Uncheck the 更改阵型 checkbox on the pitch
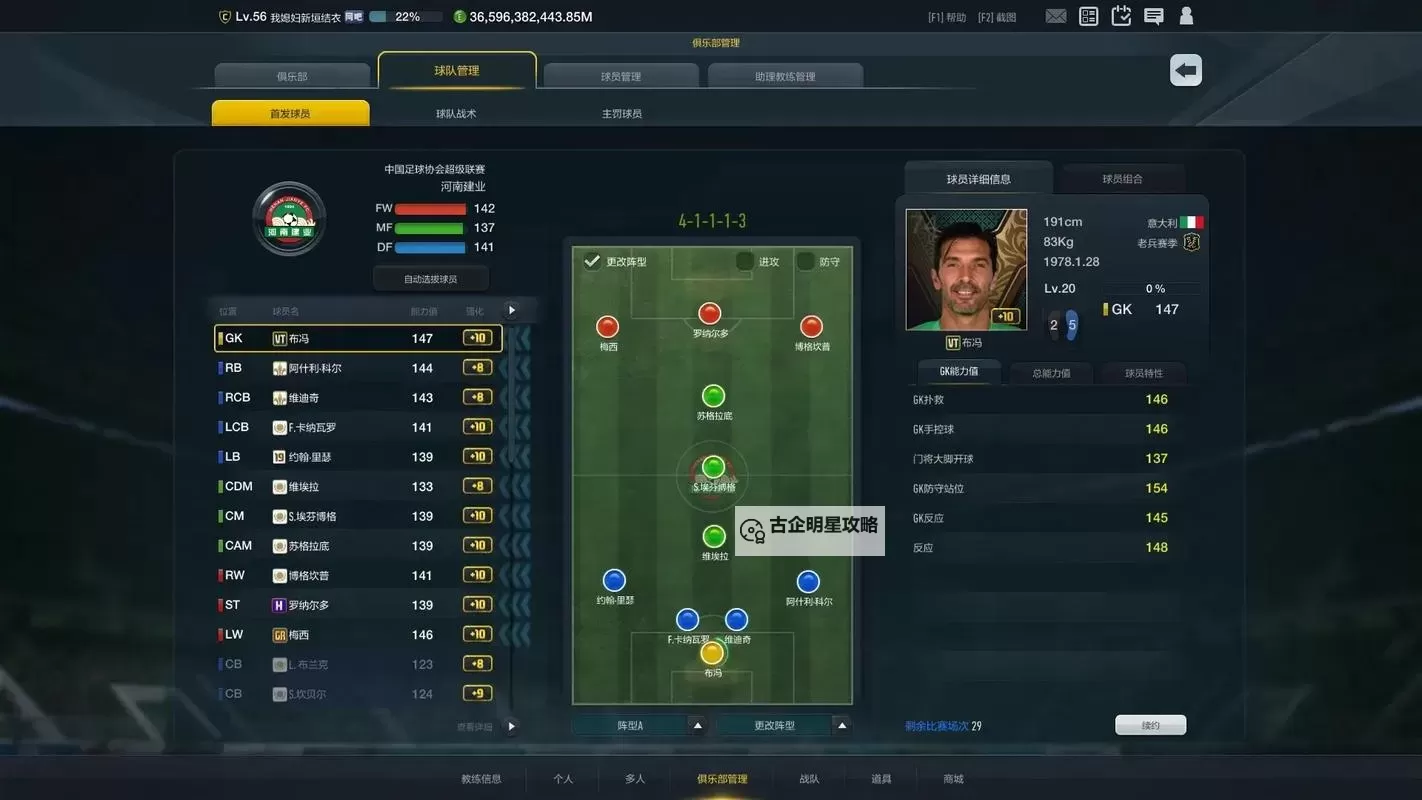The image size is (1422, 800). (x=593, y=261)
